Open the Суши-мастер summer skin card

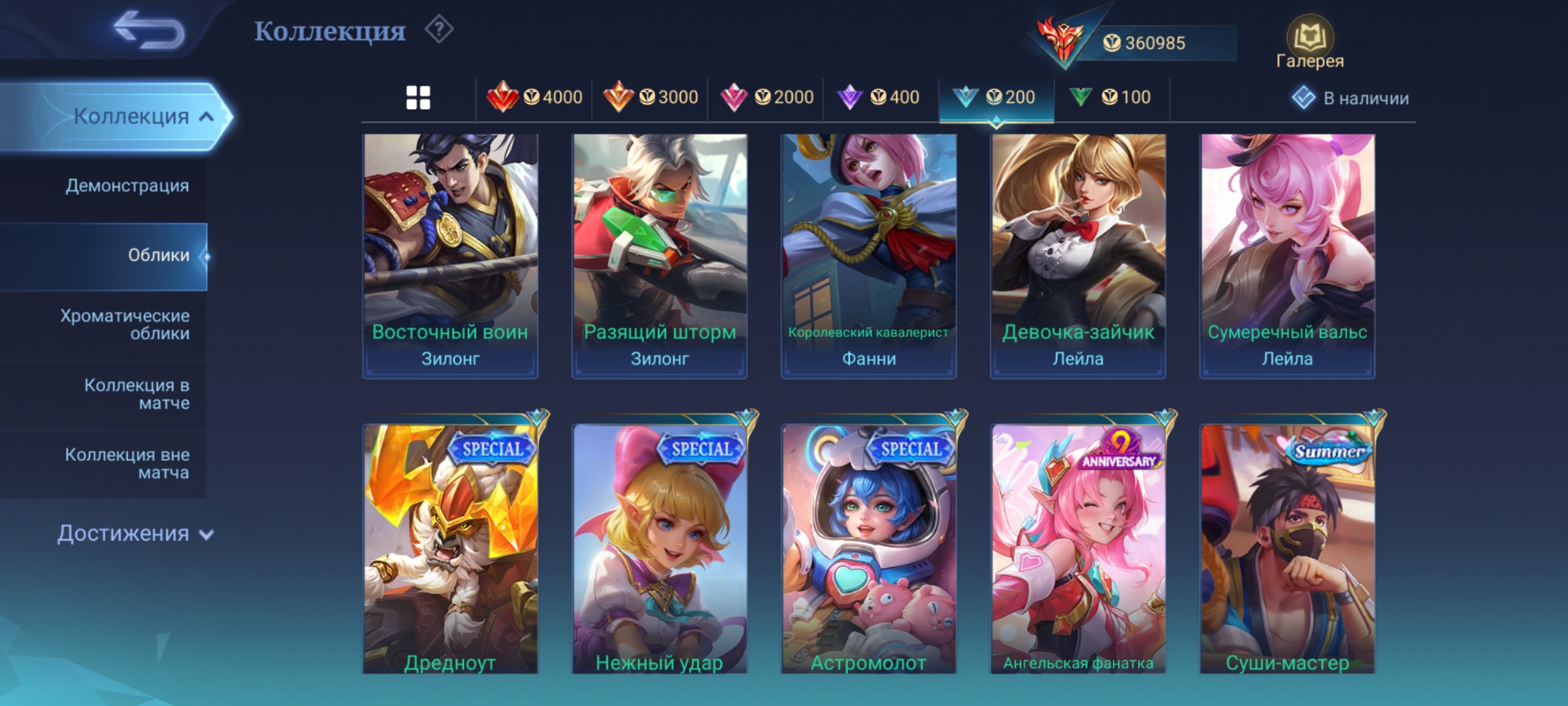(1287, 549)
